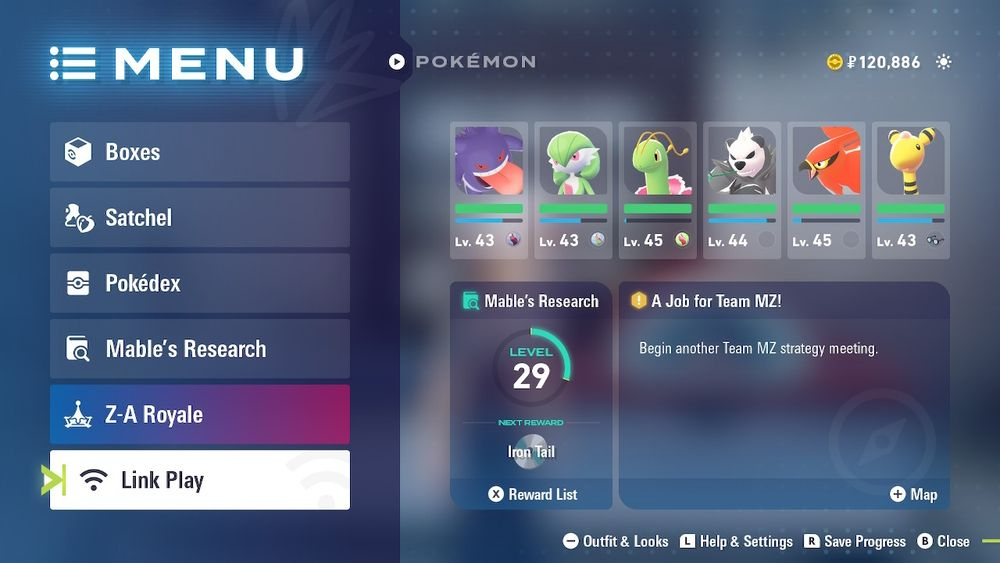Close the menu

[x=944, y=541]
